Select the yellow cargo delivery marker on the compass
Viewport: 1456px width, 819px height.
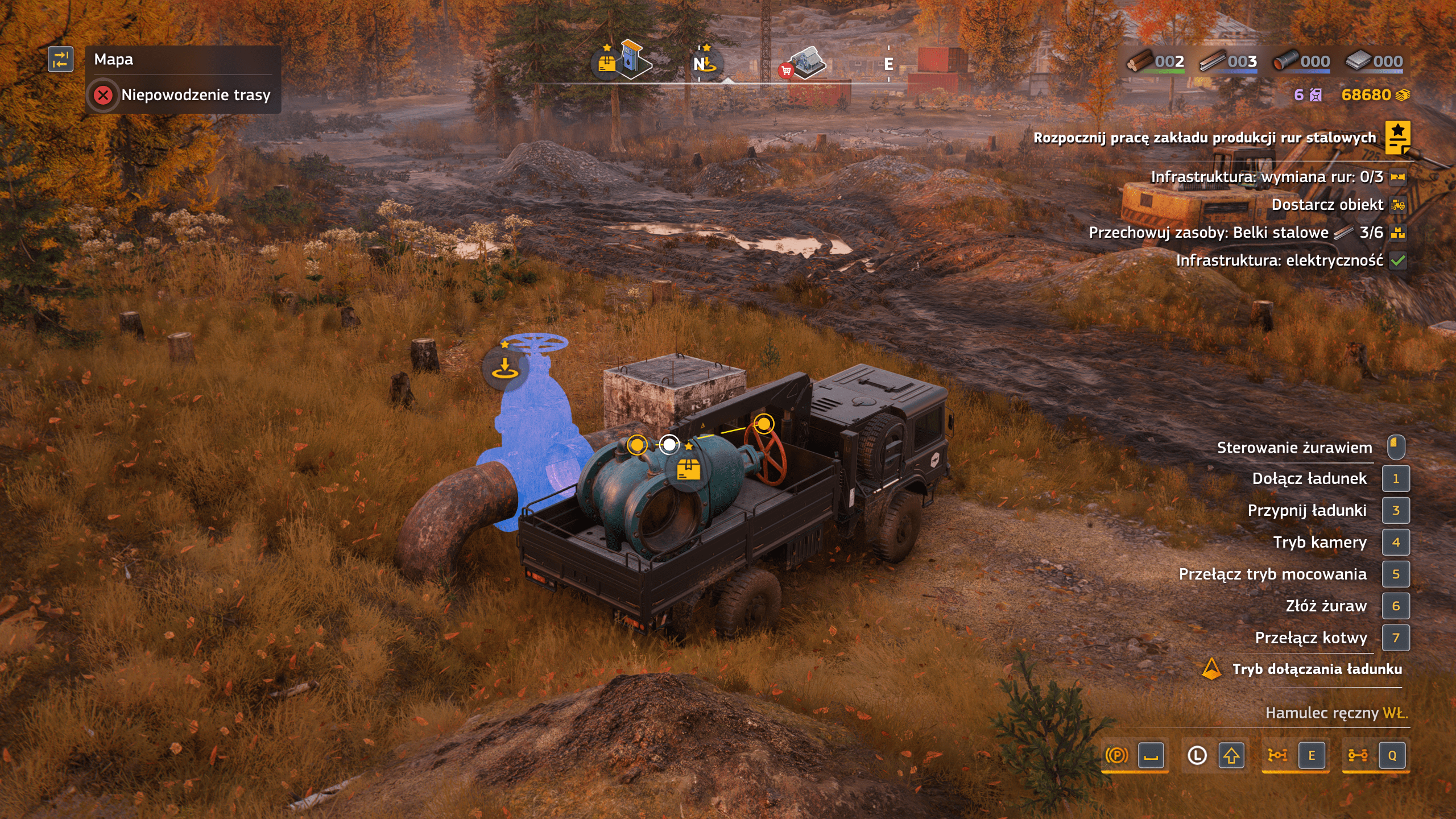click(607, 63)
